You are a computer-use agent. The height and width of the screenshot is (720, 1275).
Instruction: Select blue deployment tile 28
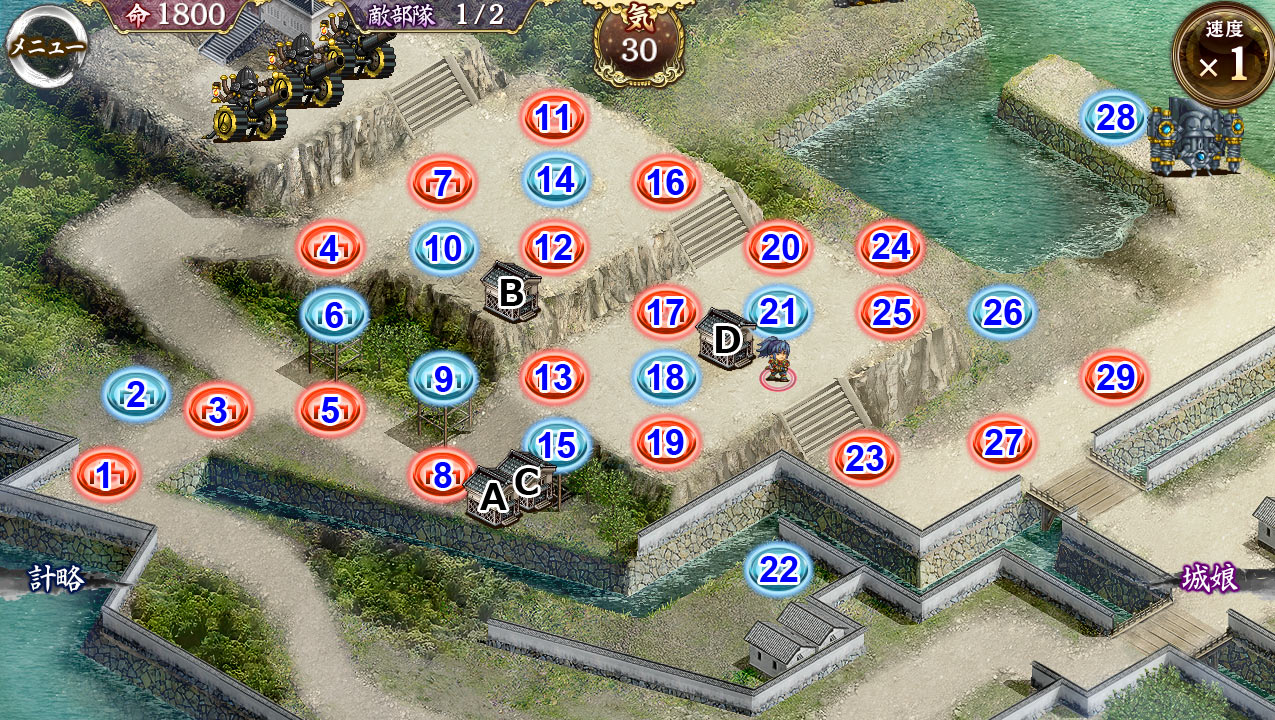1115,118
